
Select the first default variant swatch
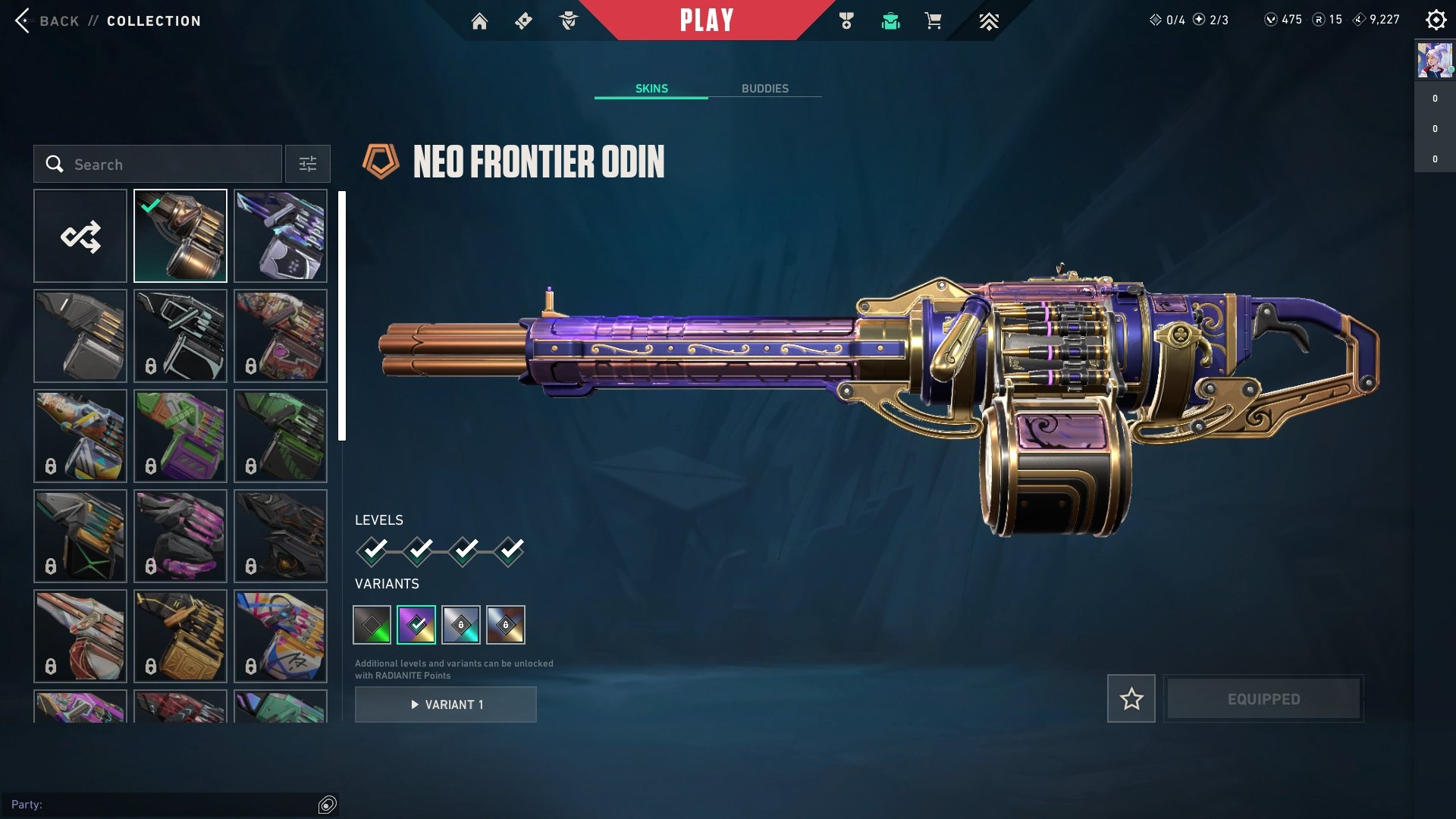pos(371,625)
